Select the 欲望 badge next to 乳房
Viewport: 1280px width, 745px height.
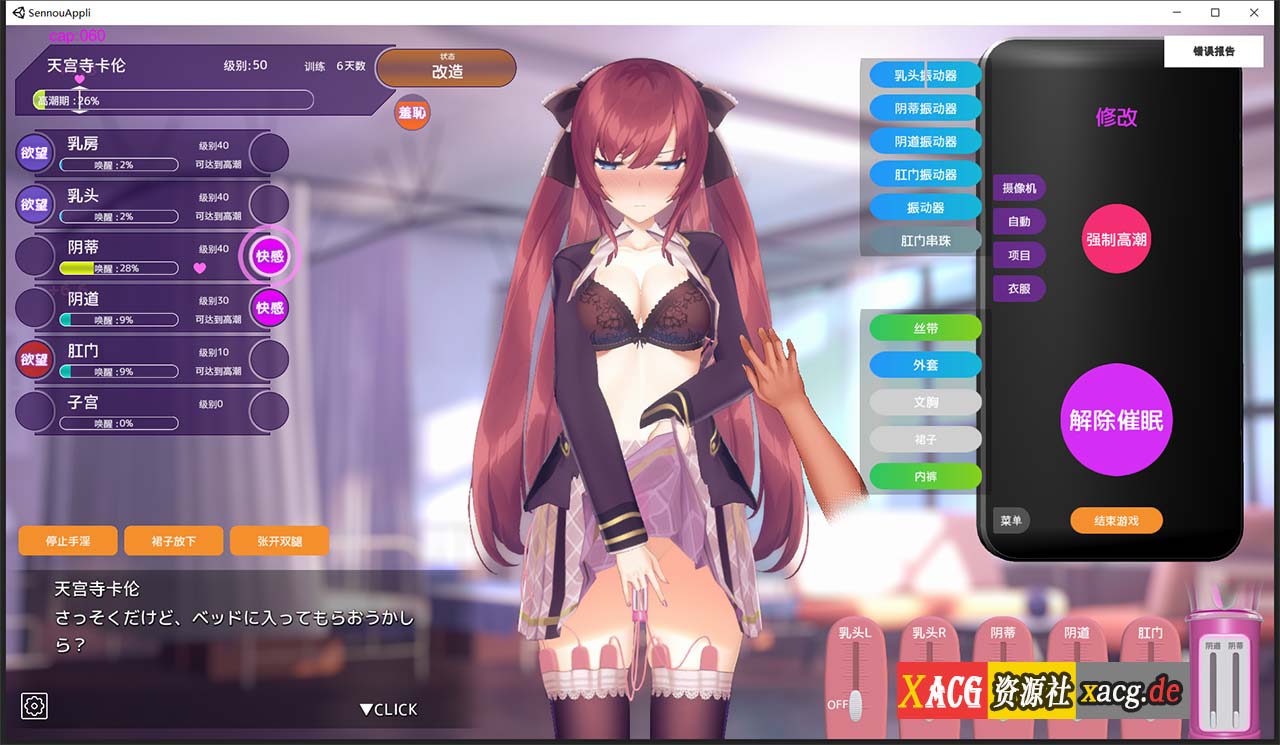point(34,151)
